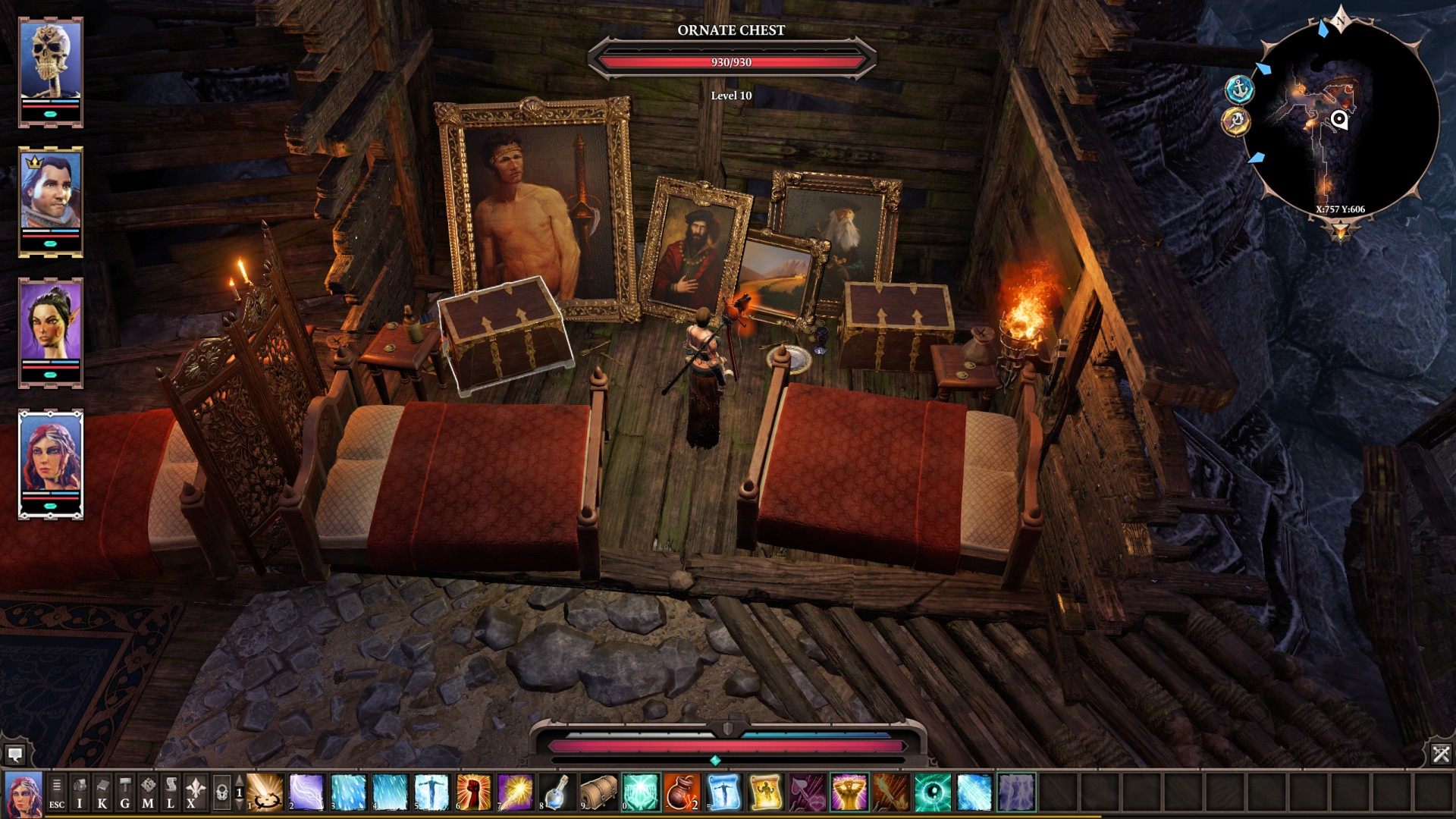
Task: Activate the green glowing eye skill
Action: coord(932,792)
